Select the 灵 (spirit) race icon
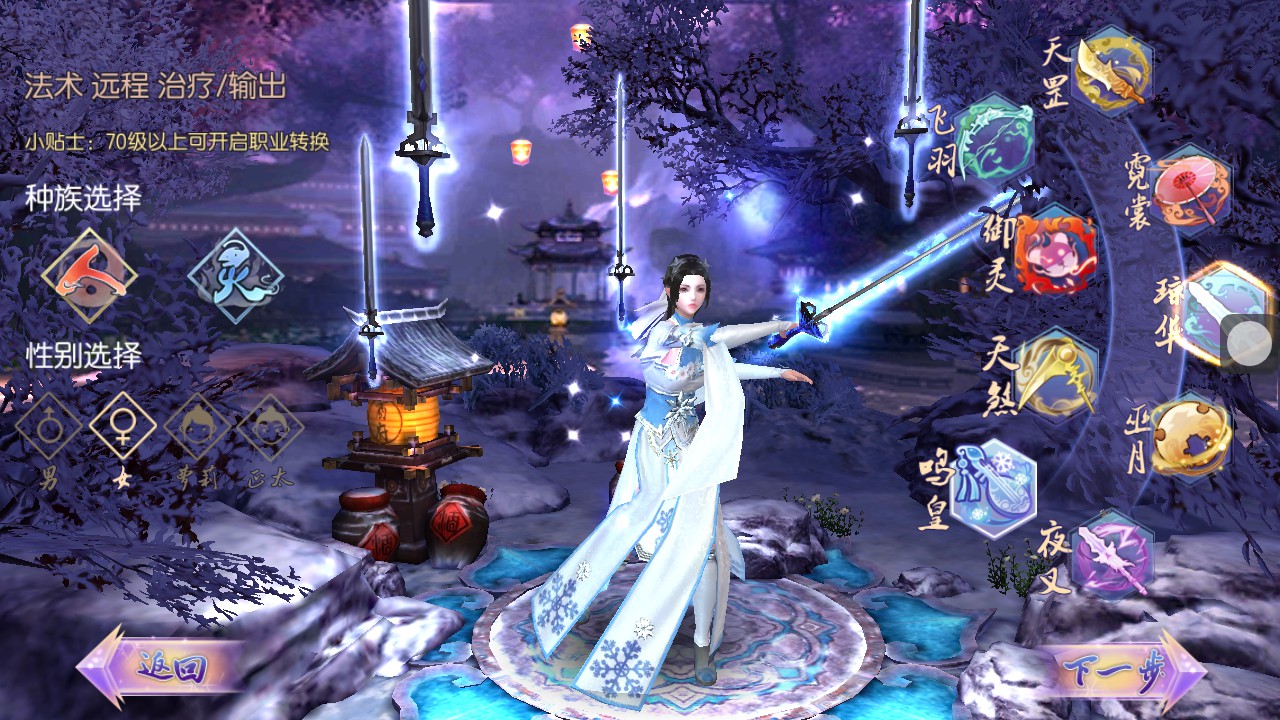The width and height of the screenshot is (1280, 720). tap(236, 275)
